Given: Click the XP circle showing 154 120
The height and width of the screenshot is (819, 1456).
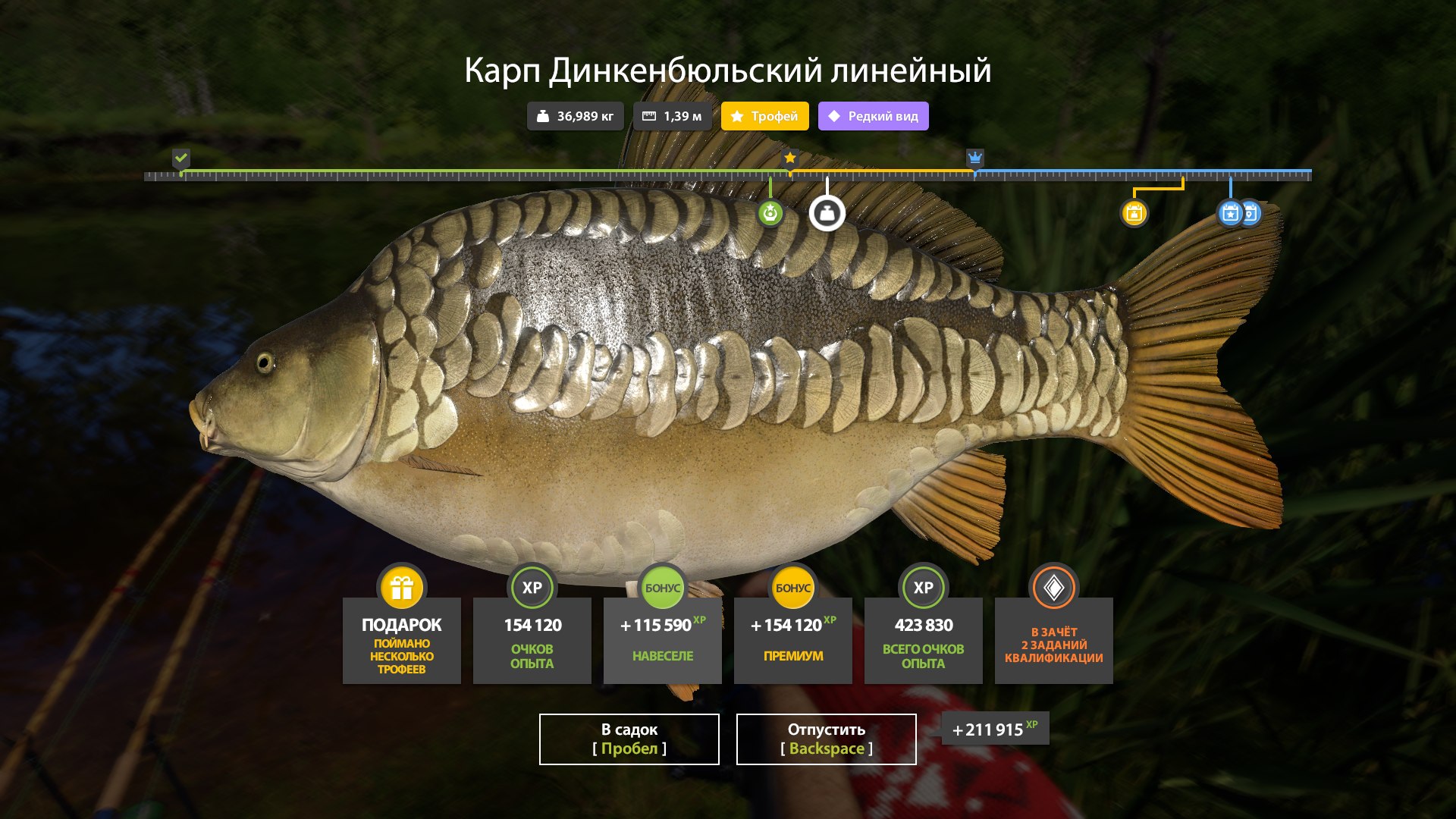Looking at the screenshot, I should coord(532,587).
